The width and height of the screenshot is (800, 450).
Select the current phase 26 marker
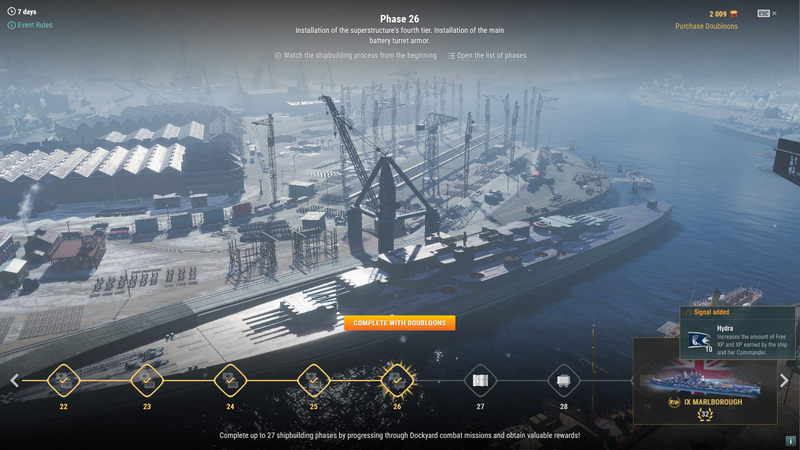tap(397, 380)
